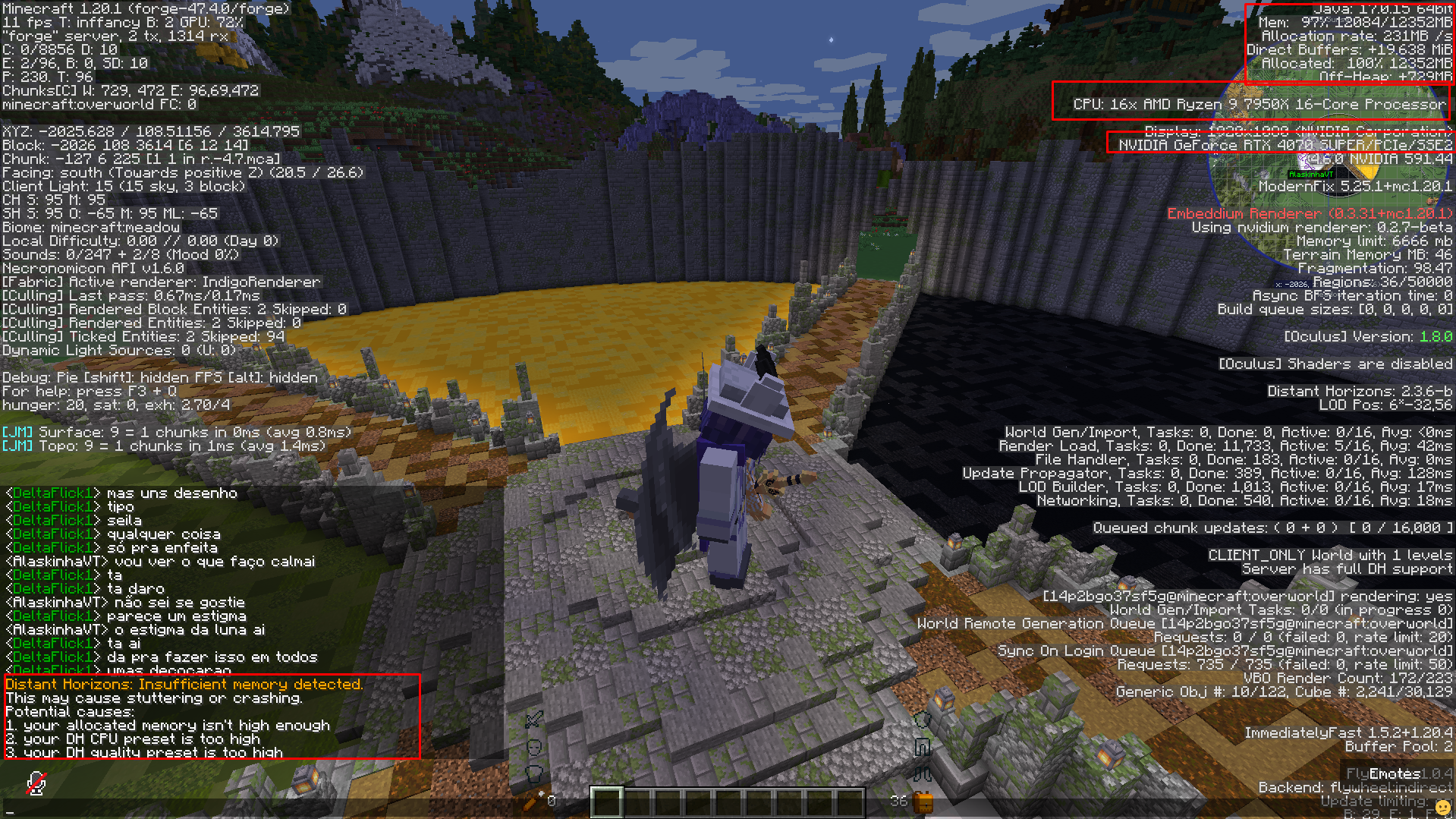Toggle the muted microphone voice chat icon

click(x=36, y=783)
